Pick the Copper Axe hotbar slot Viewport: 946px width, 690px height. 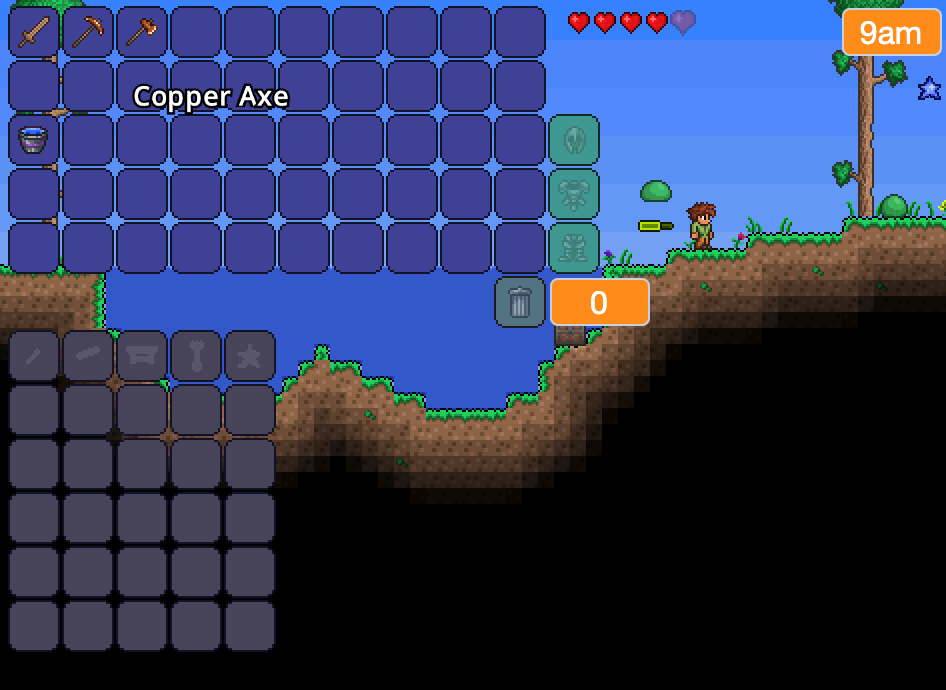click(x=142, y=32)
